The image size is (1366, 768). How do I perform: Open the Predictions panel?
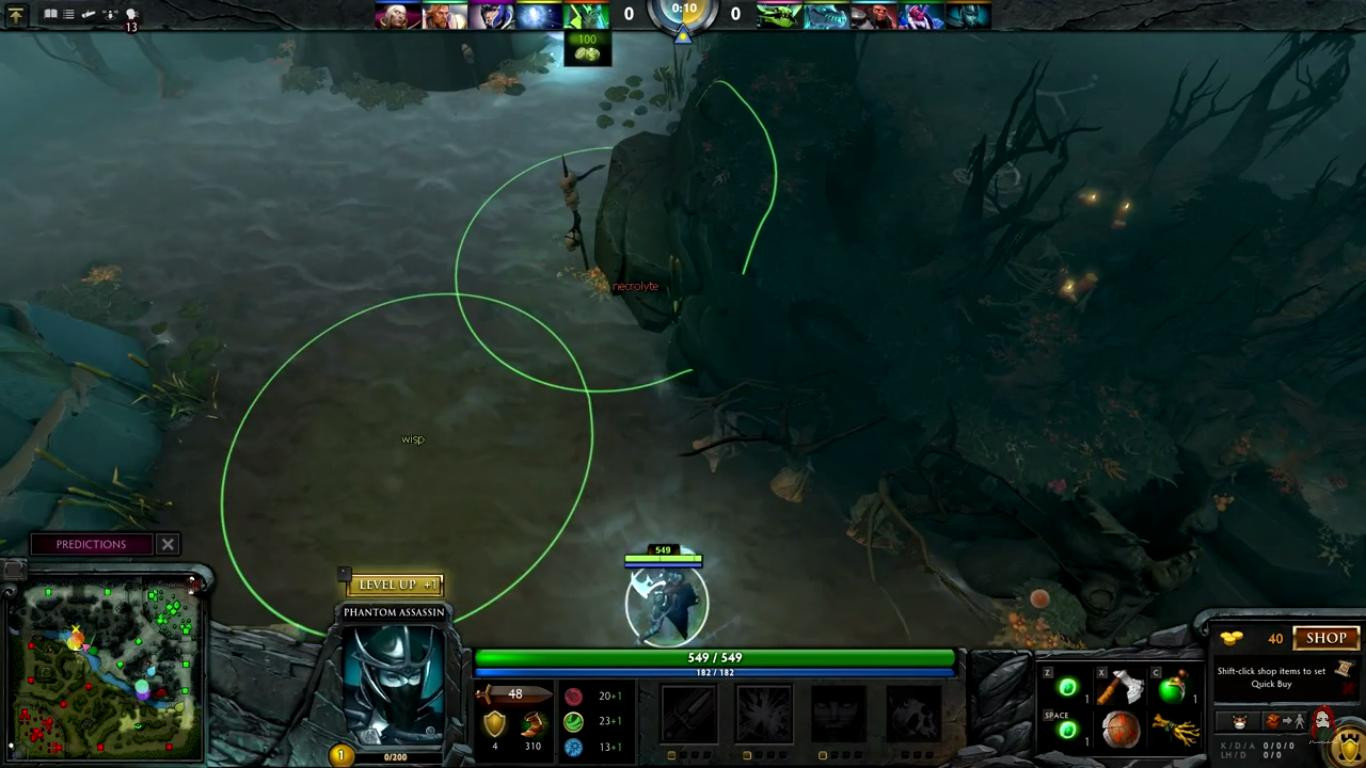91,544
